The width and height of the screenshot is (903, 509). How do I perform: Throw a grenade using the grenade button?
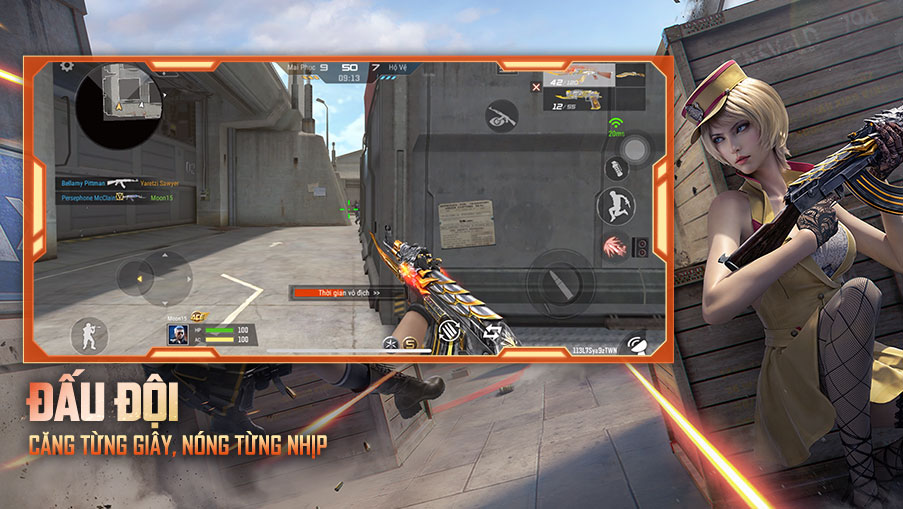point(616,167)
